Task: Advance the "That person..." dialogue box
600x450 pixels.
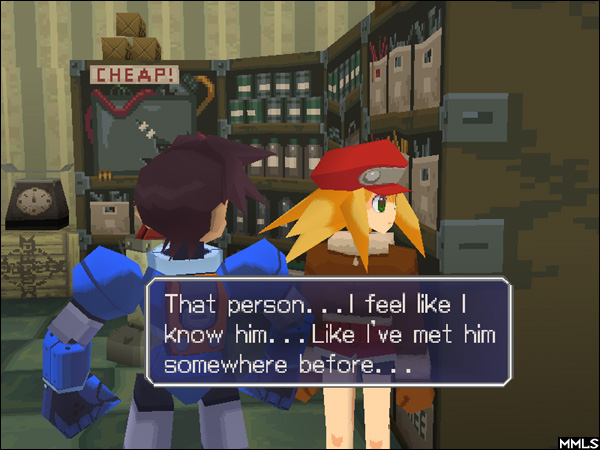Action: pos(330,333)
